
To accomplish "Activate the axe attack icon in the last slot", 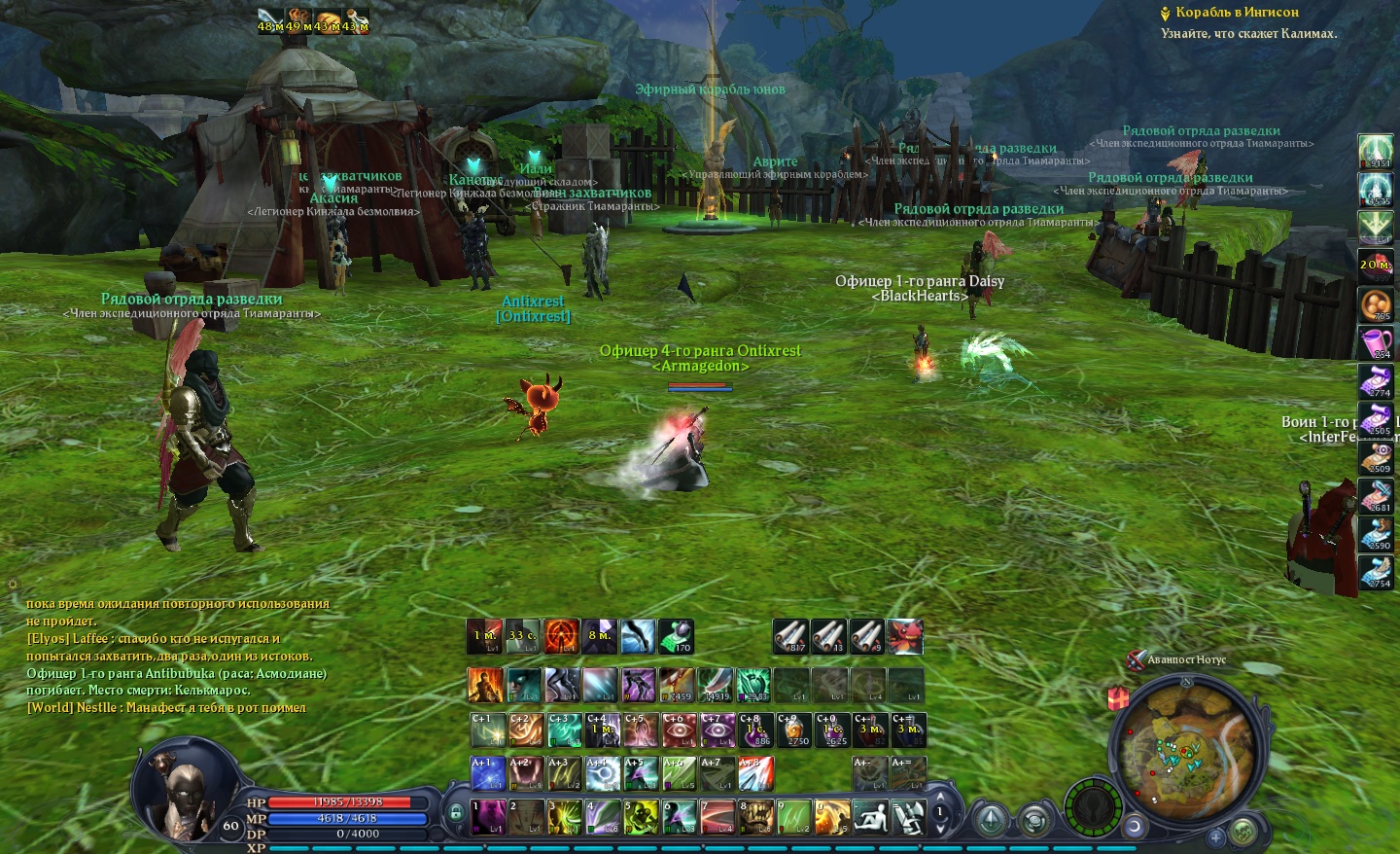I will click(x=908, y=817).
